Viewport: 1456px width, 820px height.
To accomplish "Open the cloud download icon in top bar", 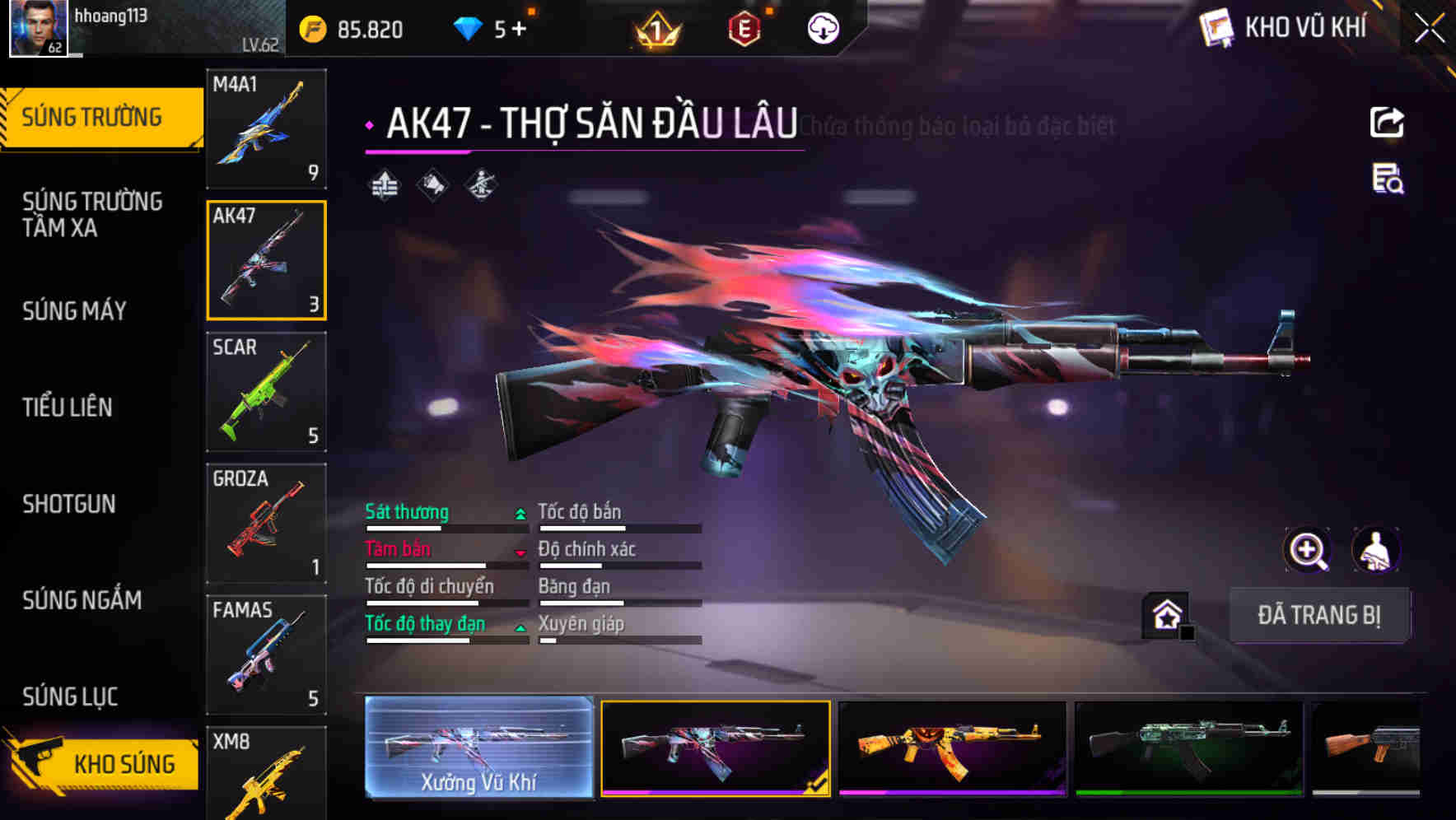I will point(822,28).
